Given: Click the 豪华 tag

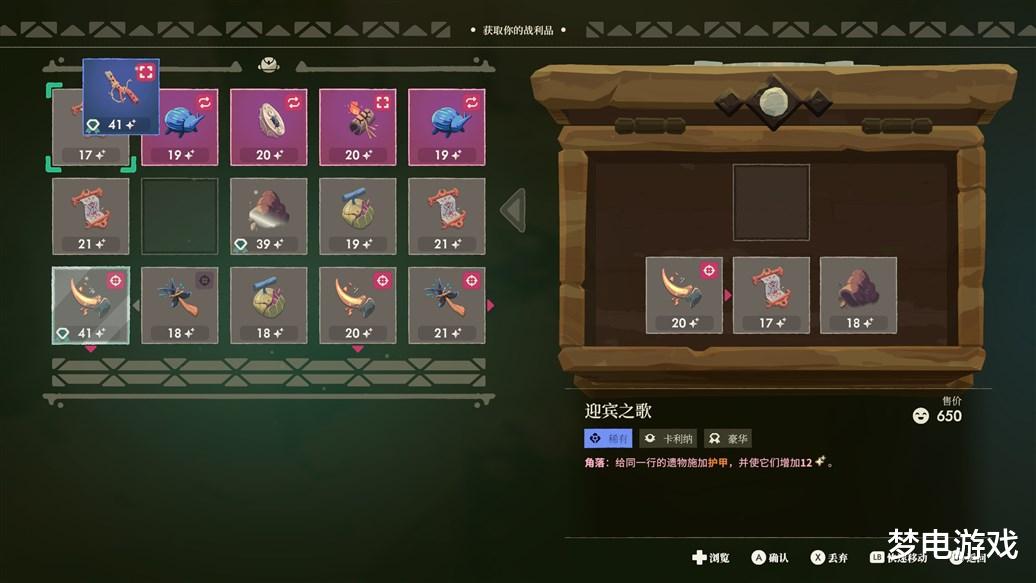Looking at the screenshot, I should [x=728, y=438].
